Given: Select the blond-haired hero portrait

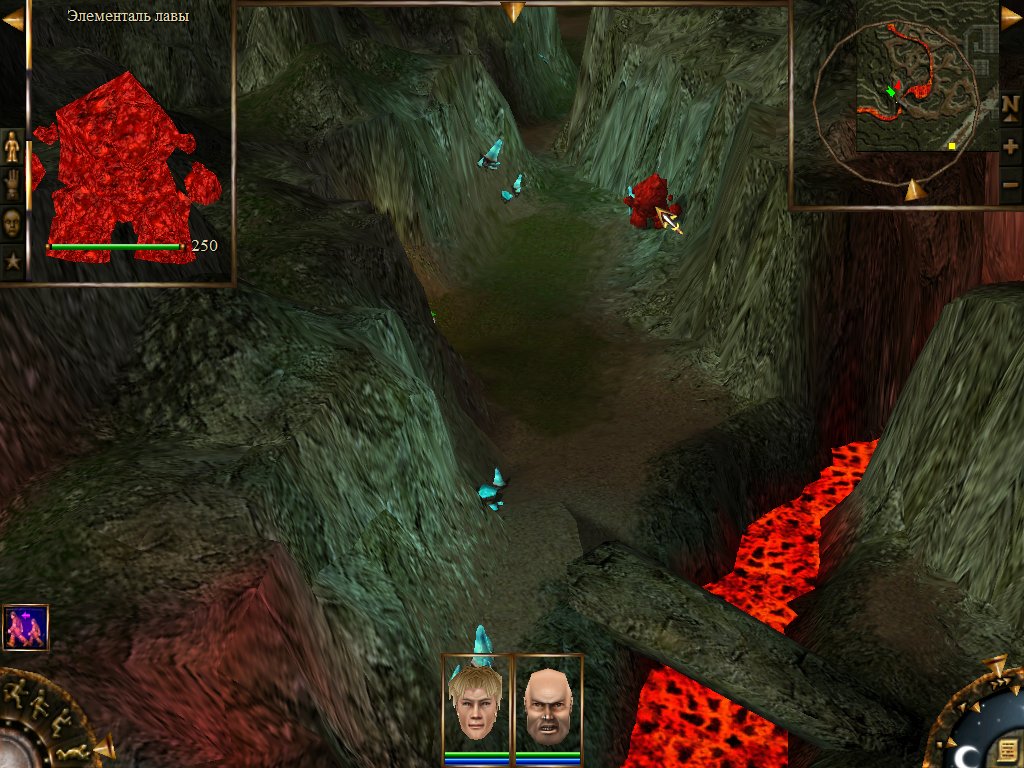Looking at the screenshot, I should 476,705.
